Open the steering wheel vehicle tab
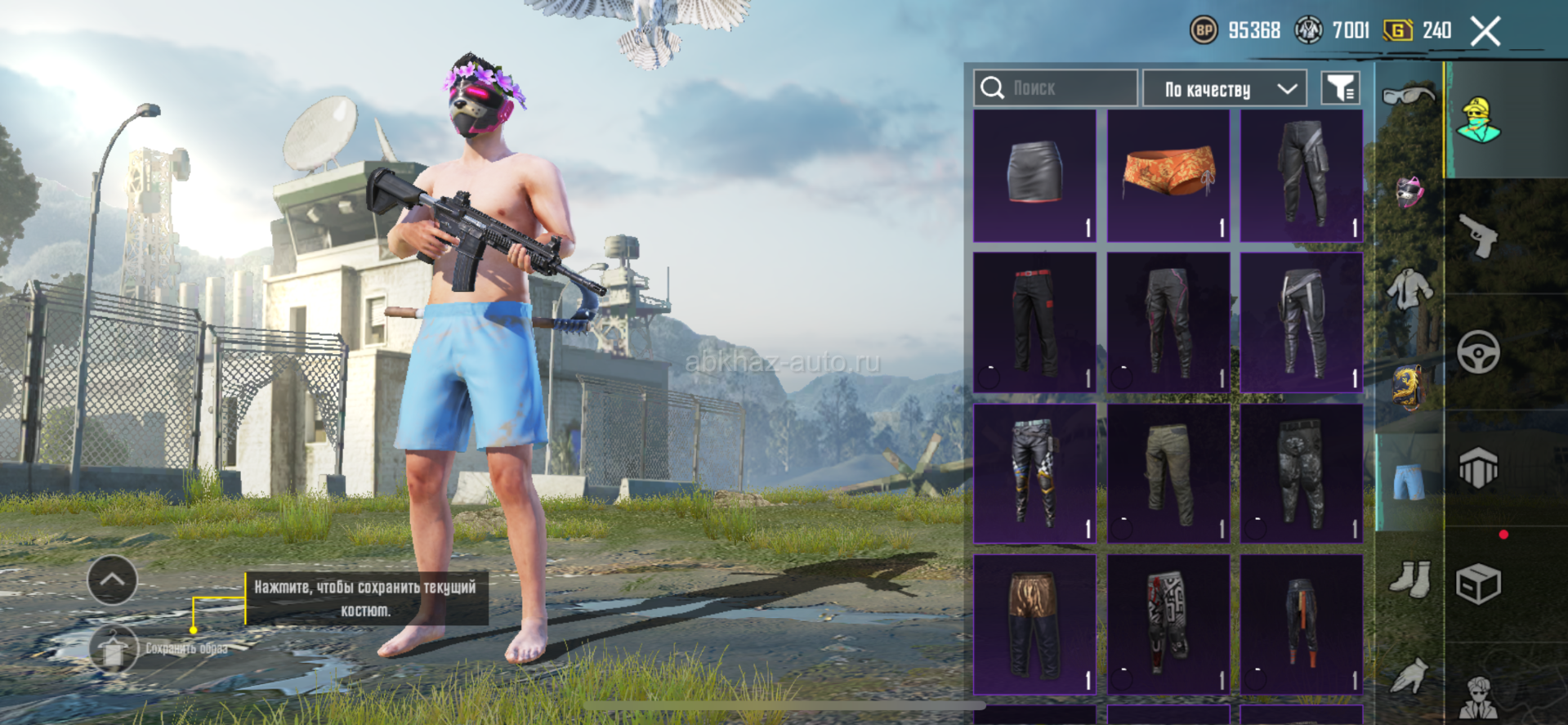Viewport: 1568px width, 725px height. point(1479,352)
